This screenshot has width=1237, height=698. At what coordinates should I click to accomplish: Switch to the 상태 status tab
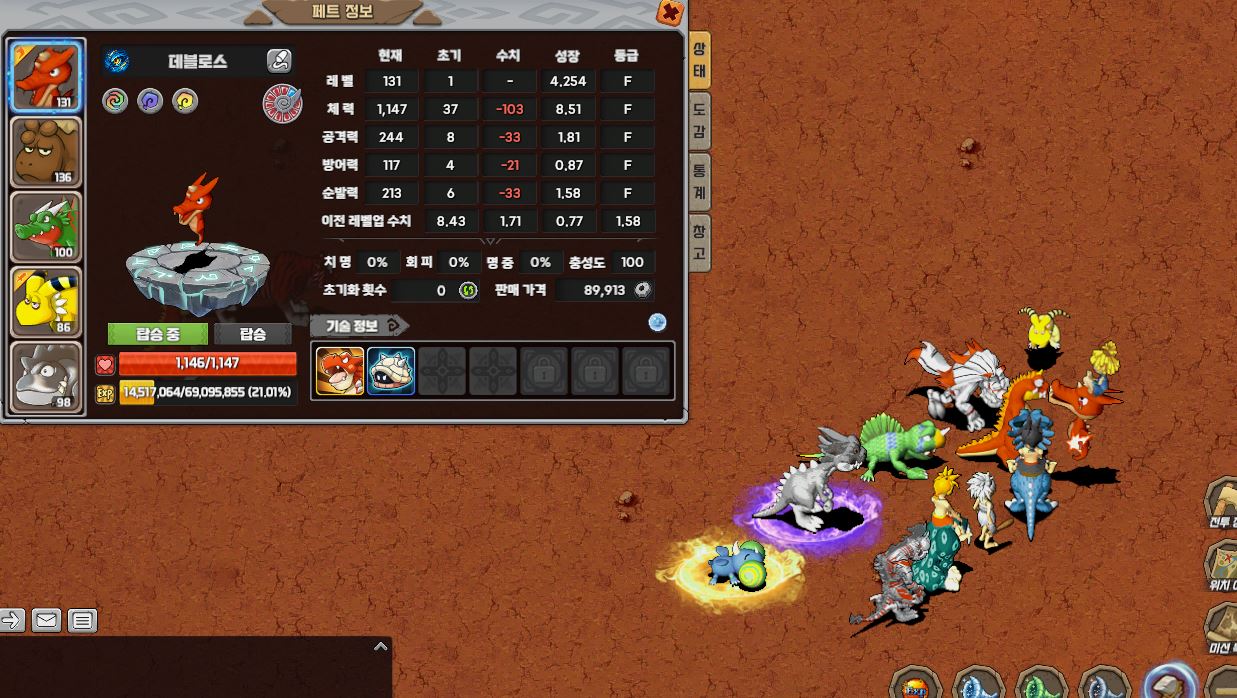[x=700, y=60]
